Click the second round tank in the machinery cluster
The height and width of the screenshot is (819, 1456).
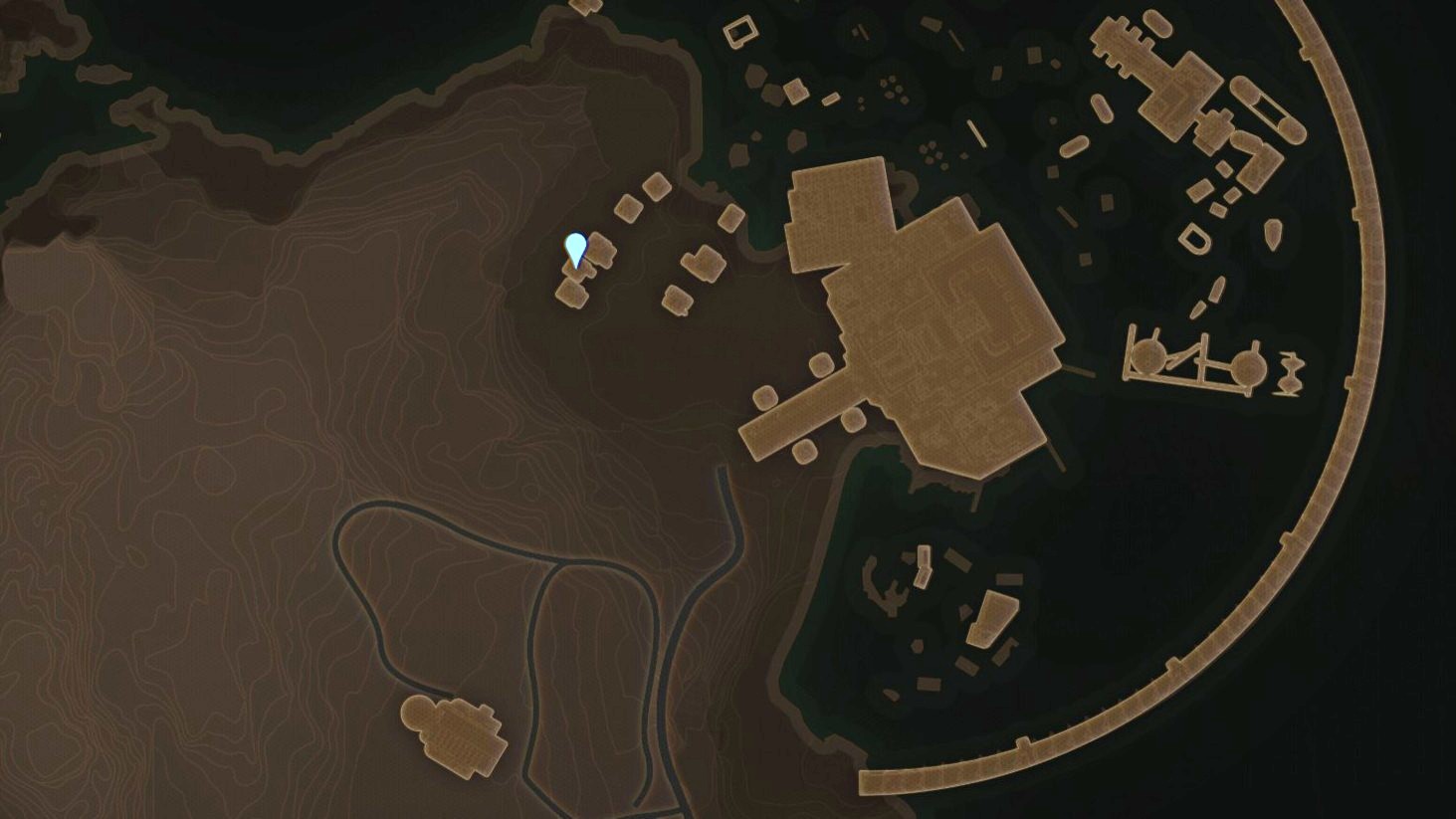[x=1247, y=363]
